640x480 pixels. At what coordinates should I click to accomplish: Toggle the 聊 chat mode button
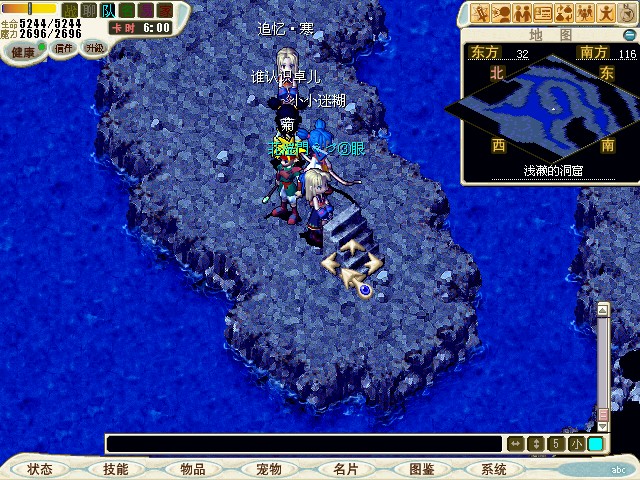tap(88, 10)
